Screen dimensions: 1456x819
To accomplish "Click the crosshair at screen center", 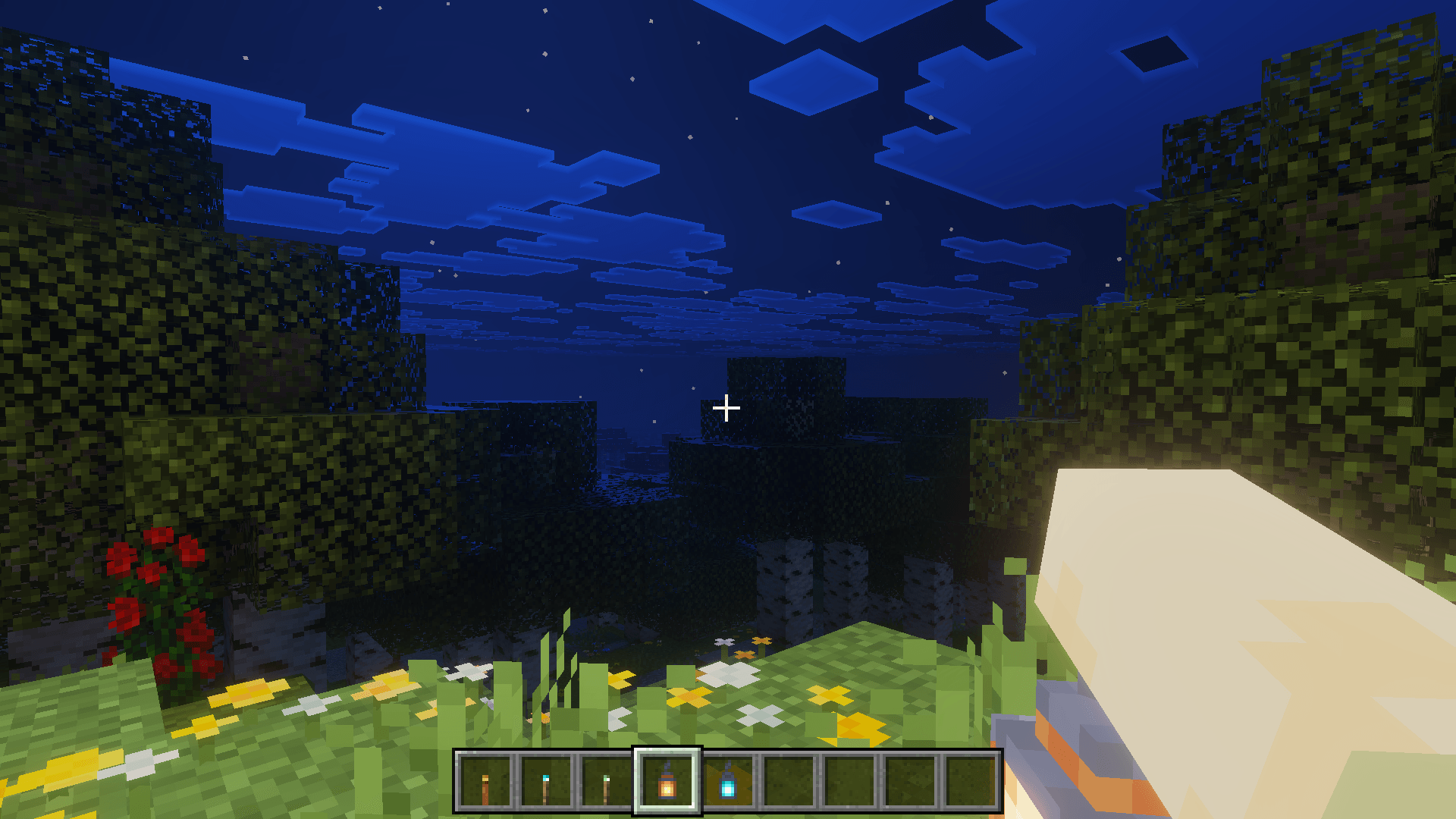I will click(x=726, y=408).
